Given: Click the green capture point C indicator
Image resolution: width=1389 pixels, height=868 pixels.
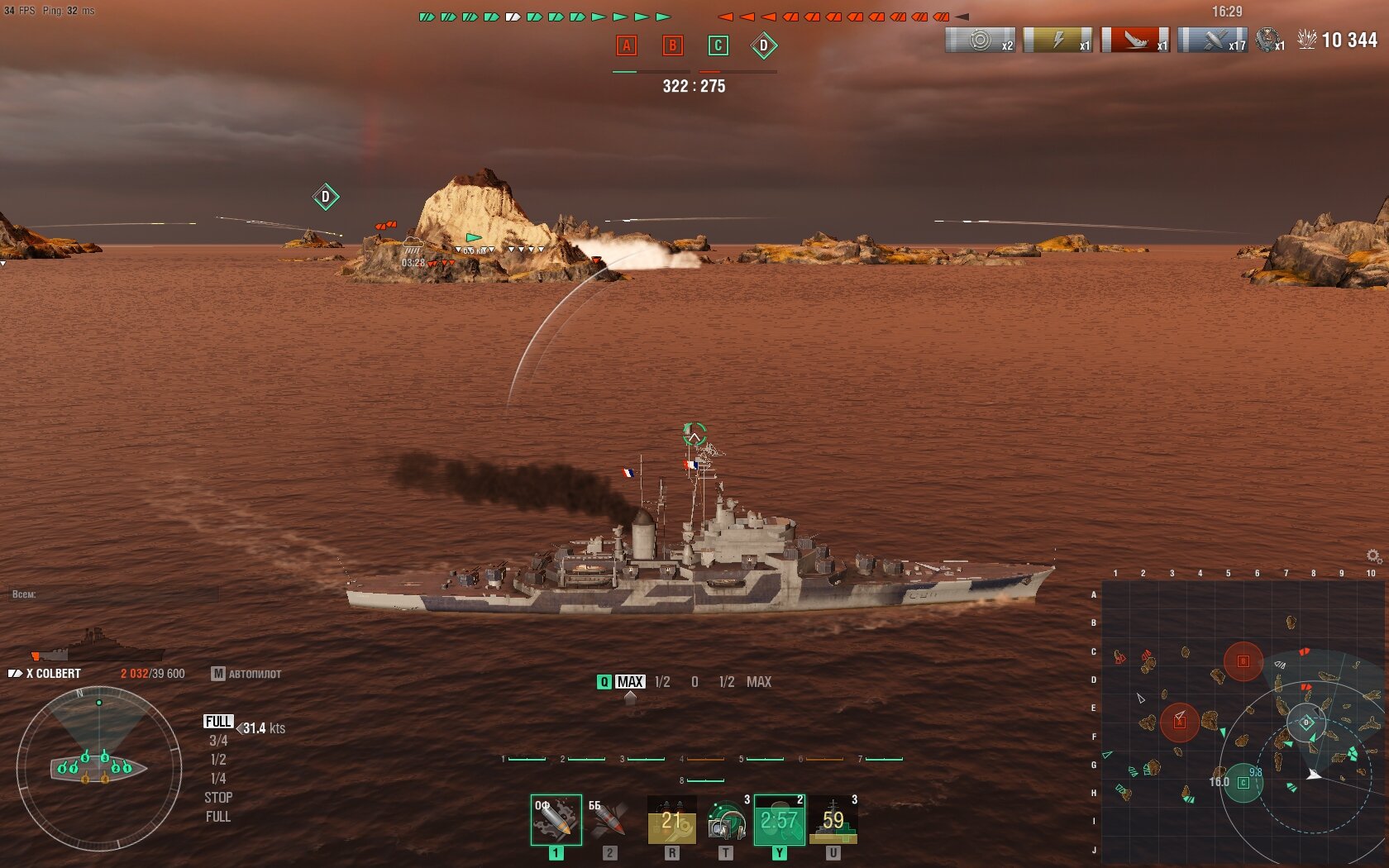Looking at the screenshot, I should pos(718,46).
